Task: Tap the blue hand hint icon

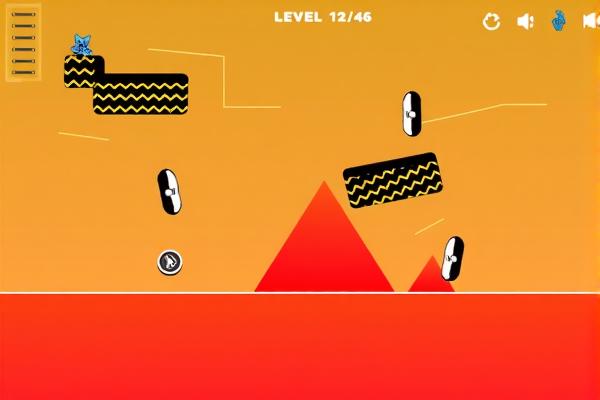Action: pyautogui.click(x=559, y=20)
